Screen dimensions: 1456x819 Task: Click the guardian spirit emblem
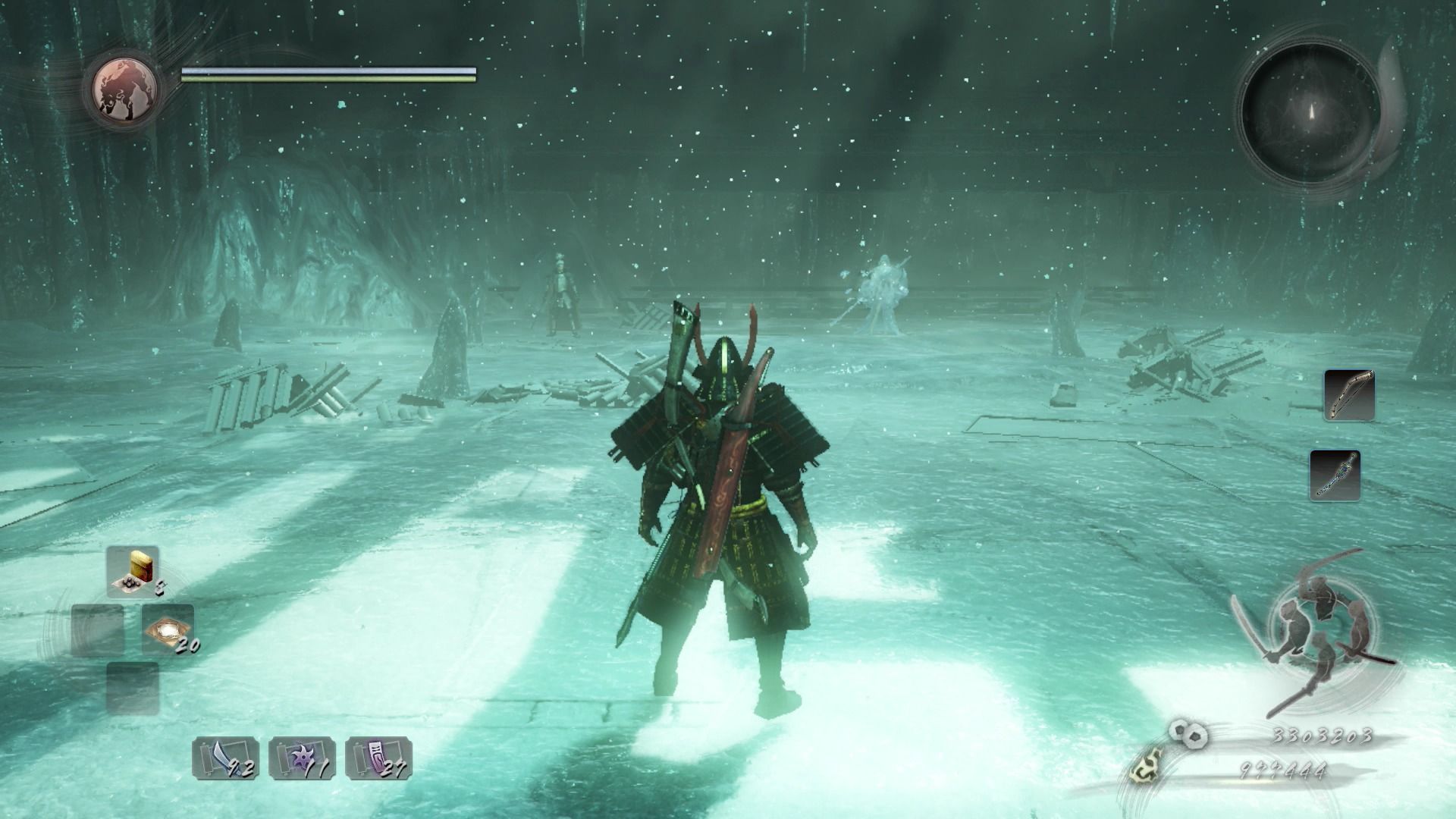tap(126, 88)
